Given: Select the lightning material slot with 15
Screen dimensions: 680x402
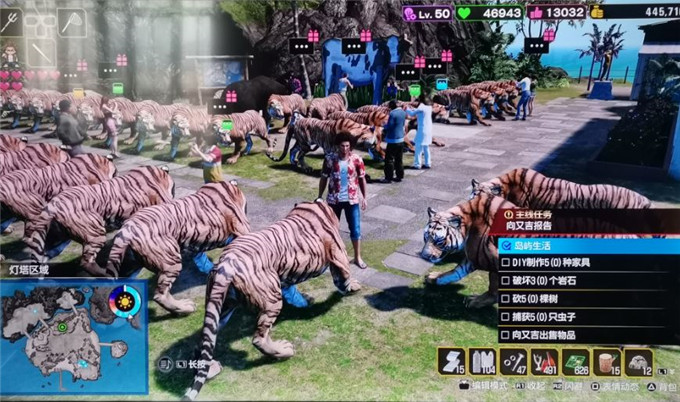Looking at the screenshot, I should point(451,362).
